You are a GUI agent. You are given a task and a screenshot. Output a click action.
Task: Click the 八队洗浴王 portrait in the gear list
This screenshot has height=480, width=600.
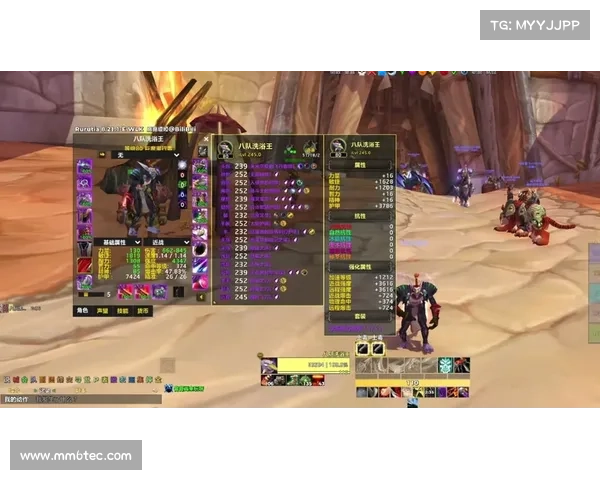tap(226, 148)
